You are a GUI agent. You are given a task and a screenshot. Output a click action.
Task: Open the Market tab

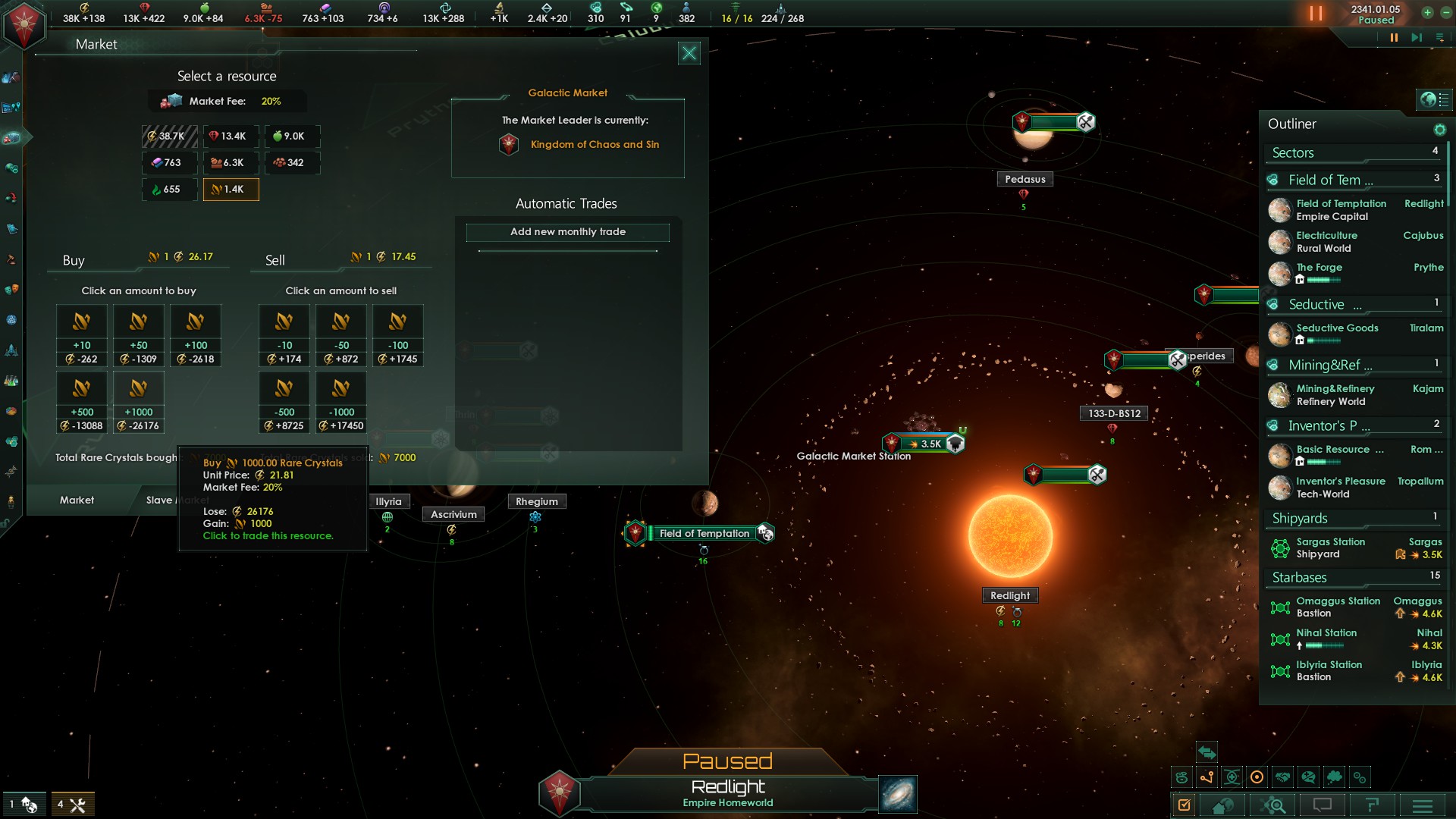77,500
